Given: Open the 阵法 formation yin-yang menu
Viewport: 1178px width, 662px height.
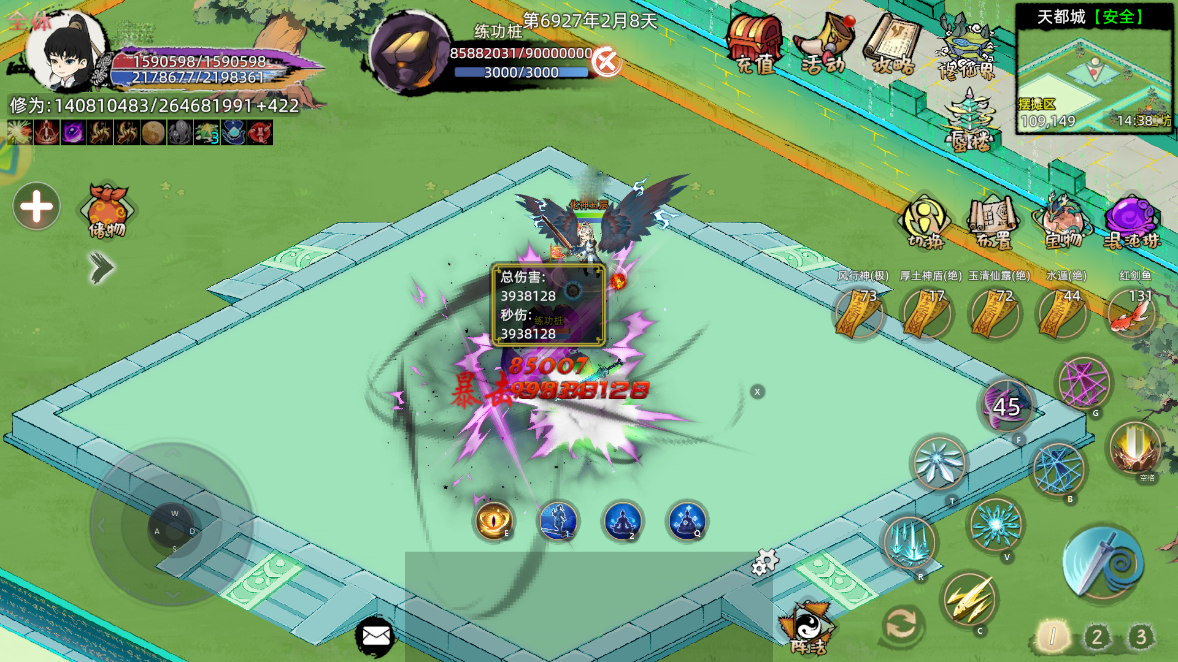Looking at the screenshot, I should click(806, 628).
